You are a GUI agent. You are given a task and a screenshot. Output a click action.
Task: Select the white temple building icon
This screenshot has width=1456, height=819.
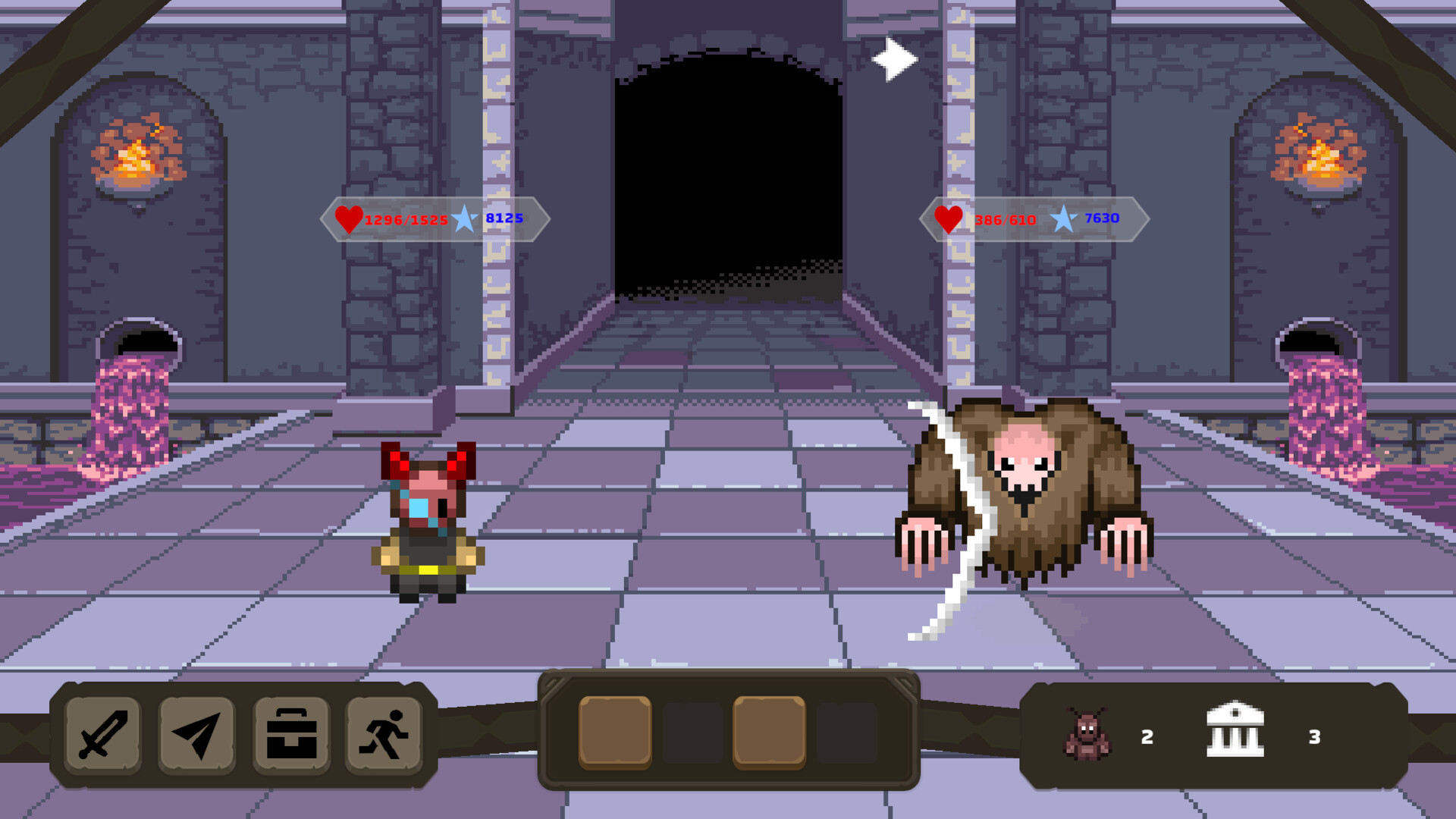coord(1236,734)
